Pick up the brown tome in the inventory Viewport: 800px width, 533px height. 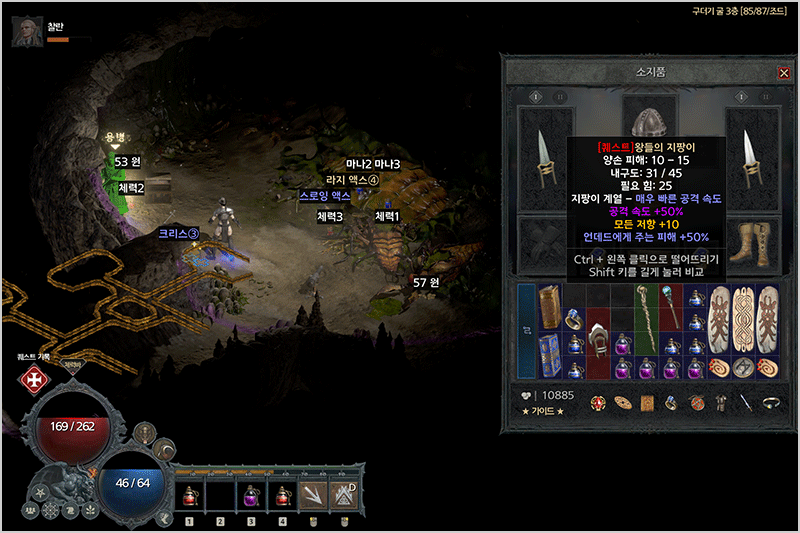pos(551,307)
